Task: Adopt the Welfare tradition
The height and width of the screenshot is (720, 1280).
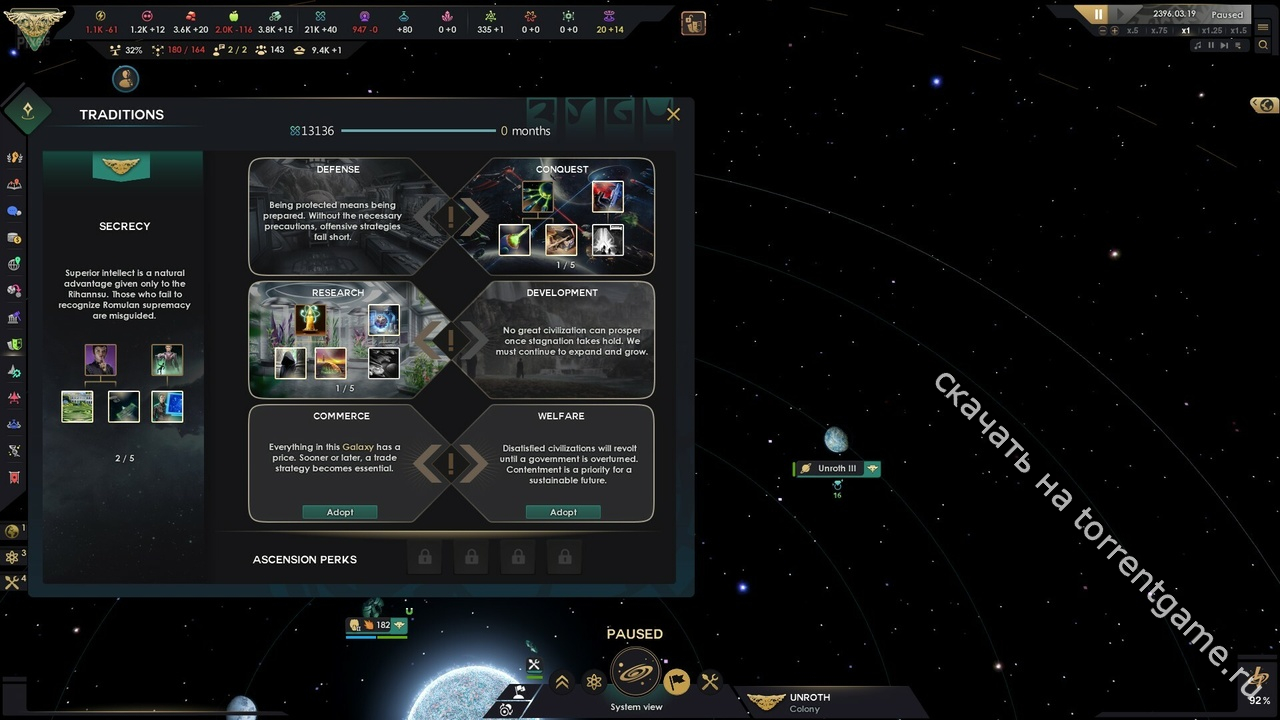Action: click(563, 512)
